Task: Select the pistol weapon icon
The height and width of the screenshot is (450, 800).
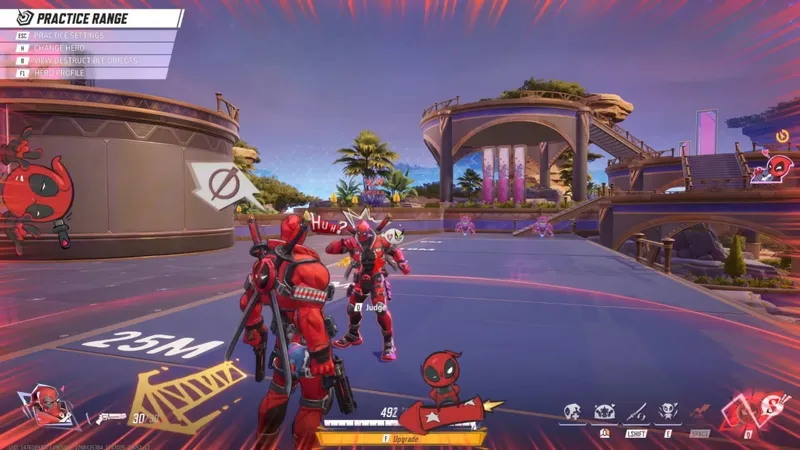Action: (109, 417)
